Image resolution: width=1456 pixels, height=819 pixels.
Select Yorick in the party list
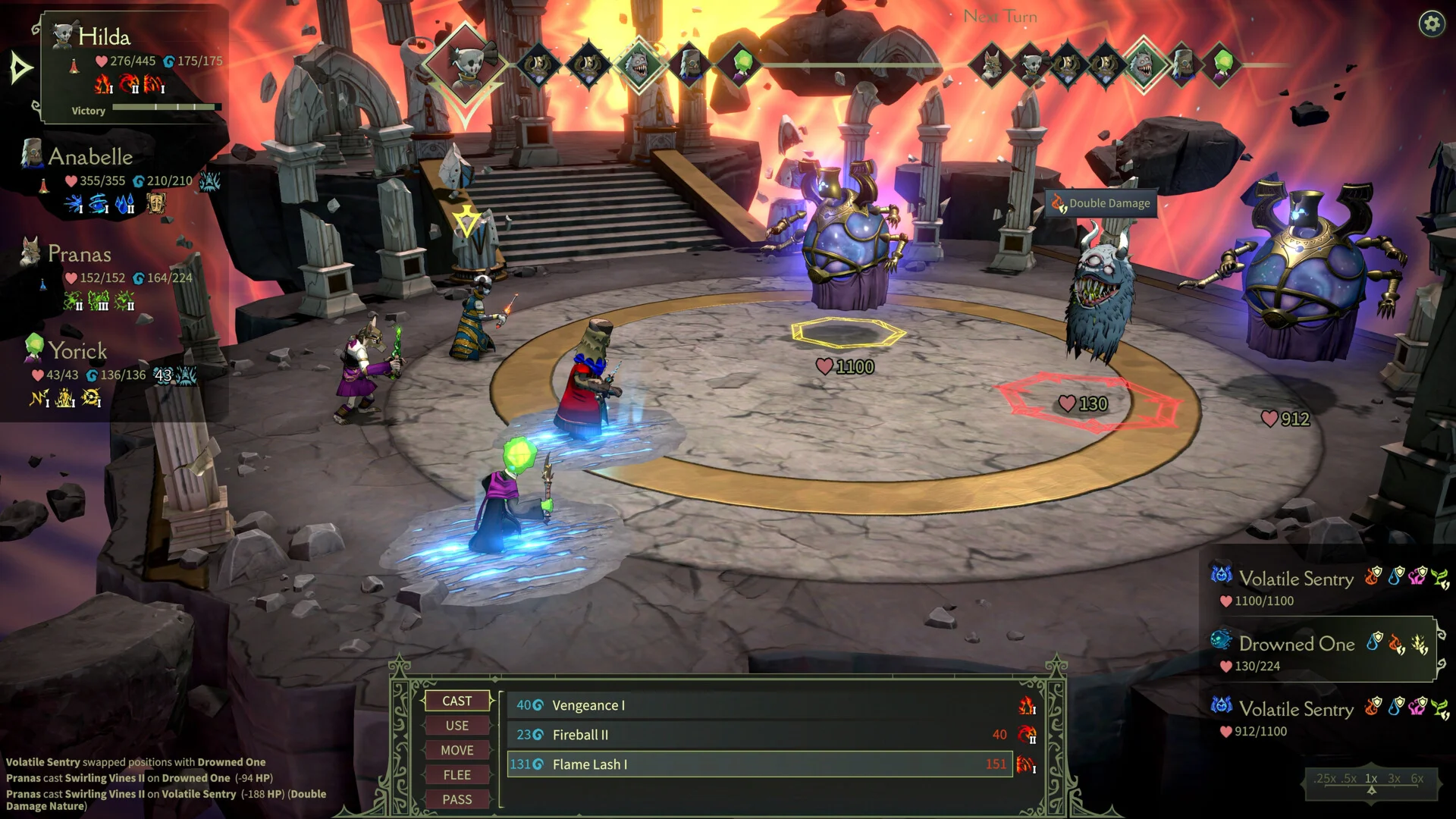tap(77, 351)
